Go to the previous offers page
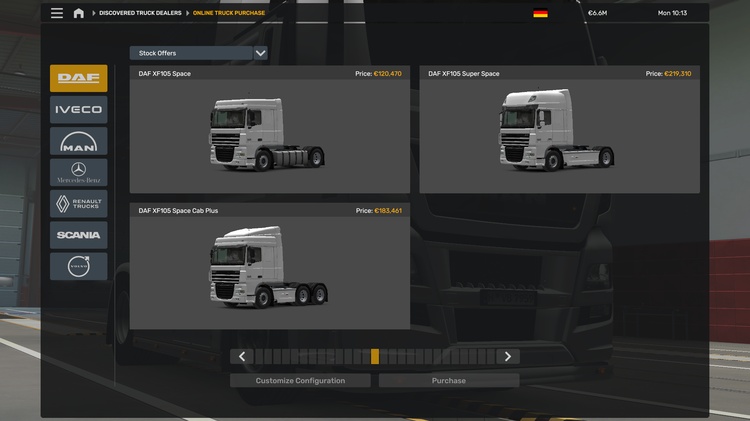 [242, 356]
